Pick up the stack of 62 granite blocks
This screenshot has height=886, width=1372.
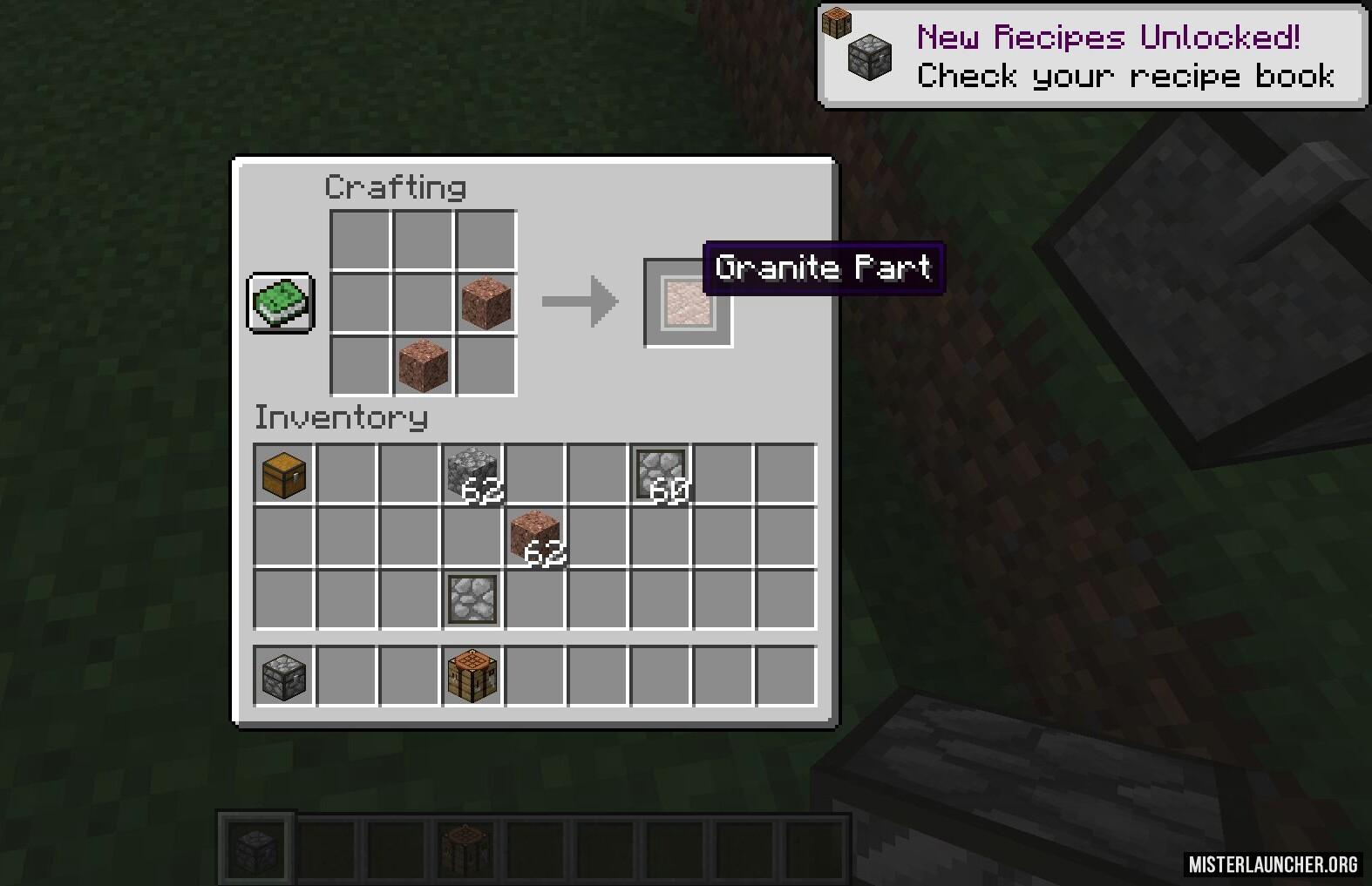[x=535, y=538]
